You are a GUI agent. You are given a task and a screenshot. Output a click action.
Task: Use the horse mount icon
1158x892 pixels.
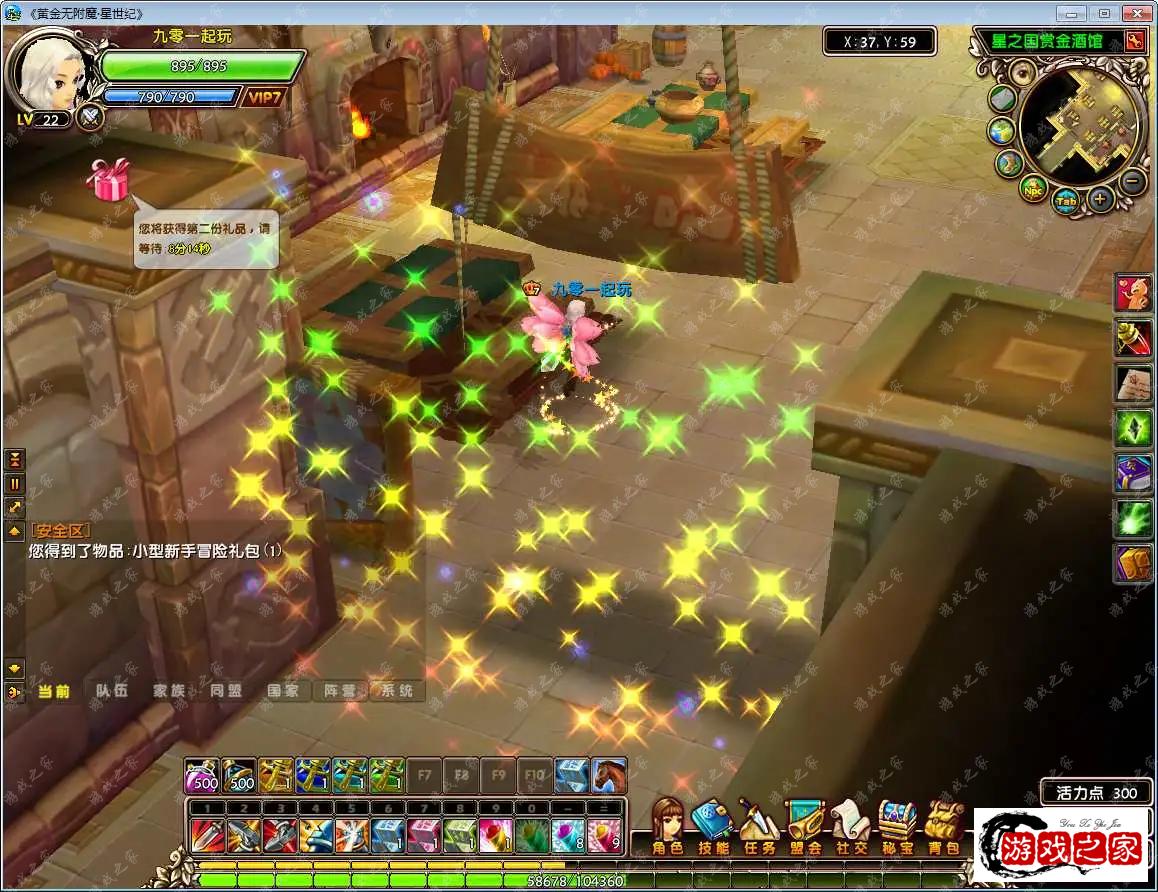(x=609, y=775)
